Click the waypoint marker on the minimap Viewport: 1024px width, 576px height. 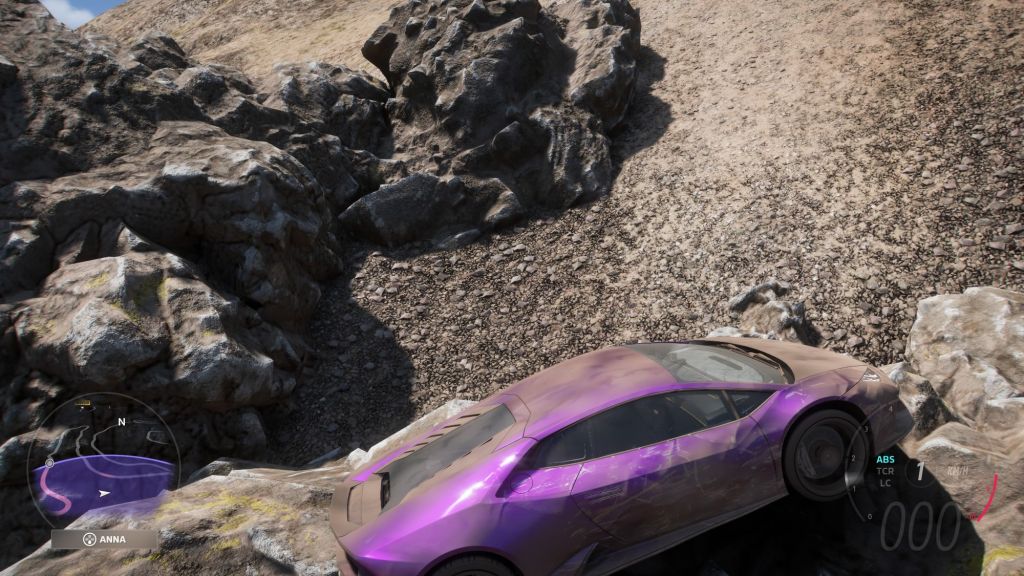click(x=48, y=463)
